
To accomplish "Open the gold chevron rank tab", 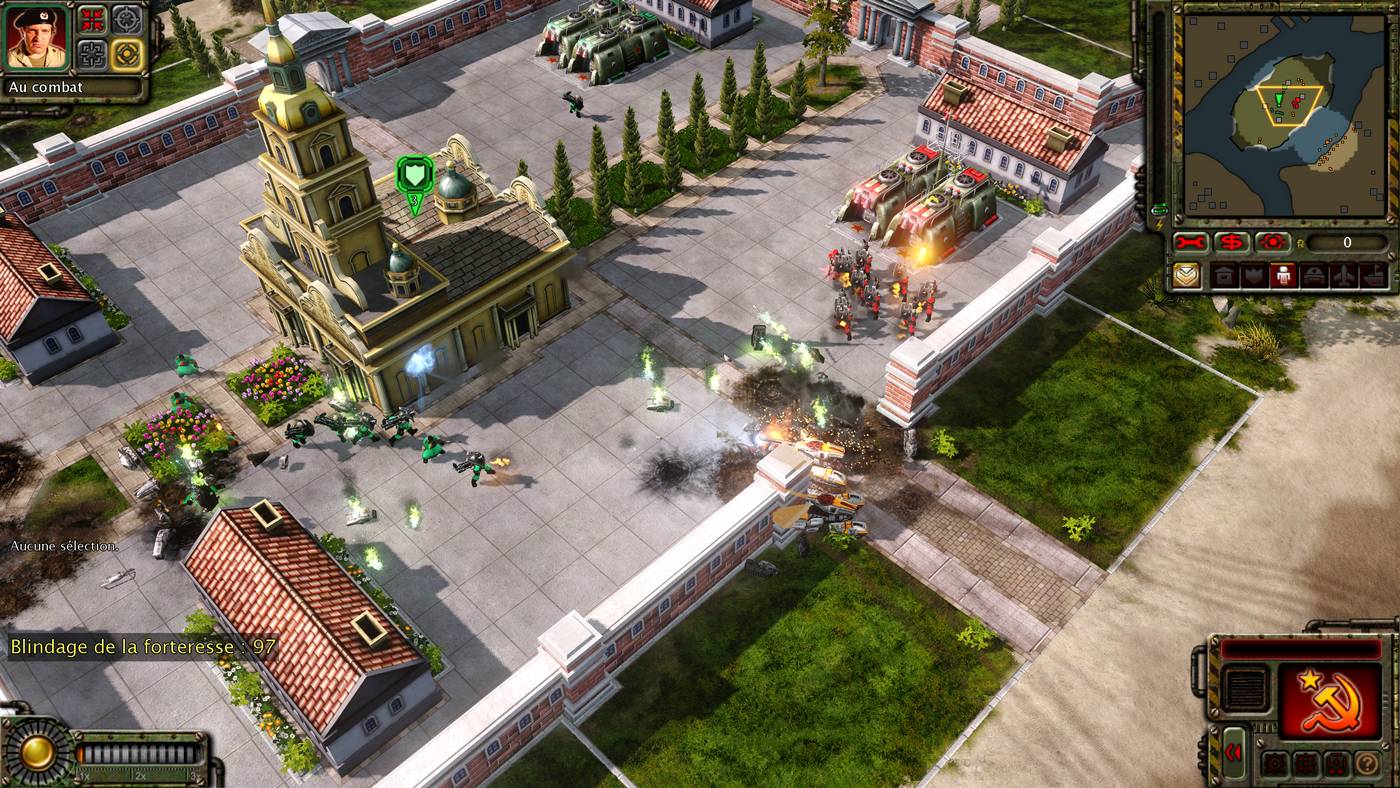I will pos(1187,276).
